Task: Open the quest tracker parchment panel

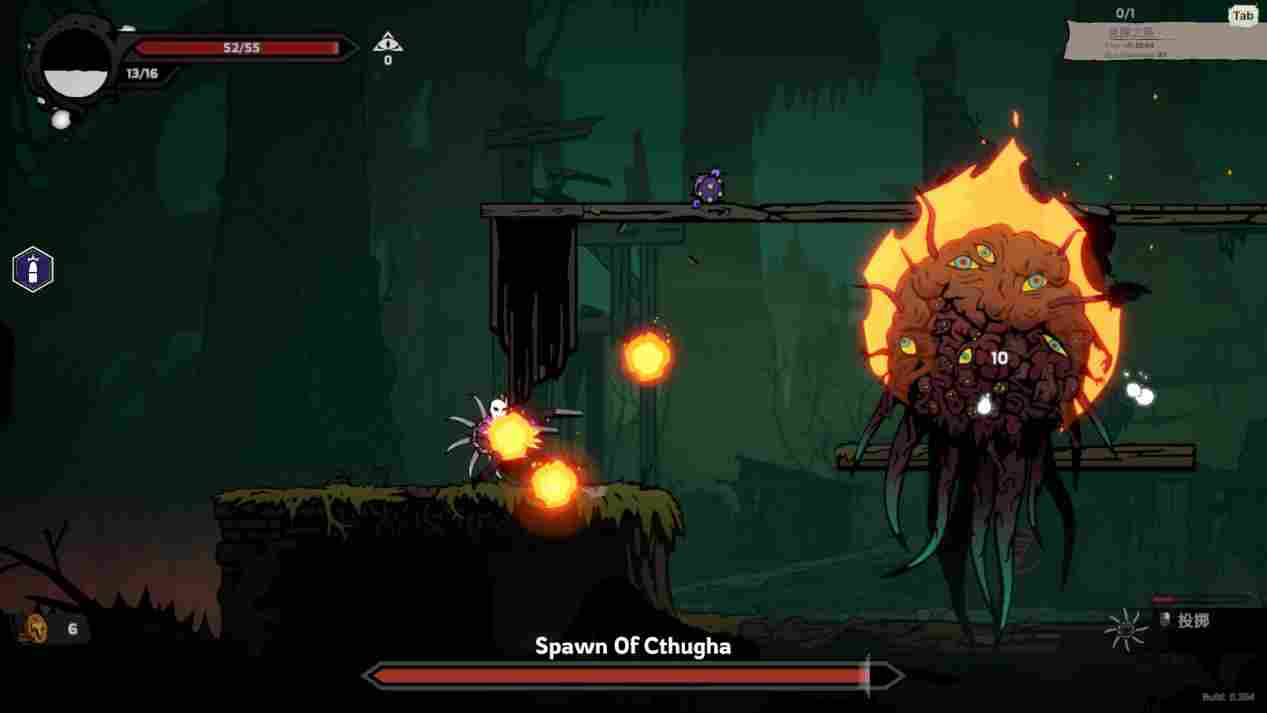Action: pos(1159,40)
